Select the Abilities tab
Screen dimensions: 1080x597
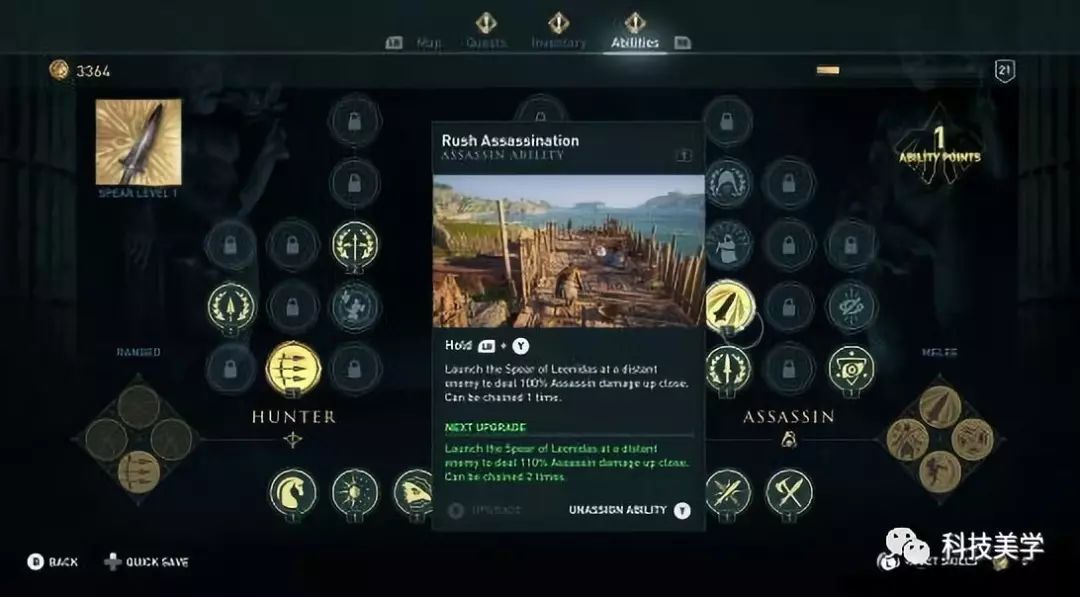point(635,43)
